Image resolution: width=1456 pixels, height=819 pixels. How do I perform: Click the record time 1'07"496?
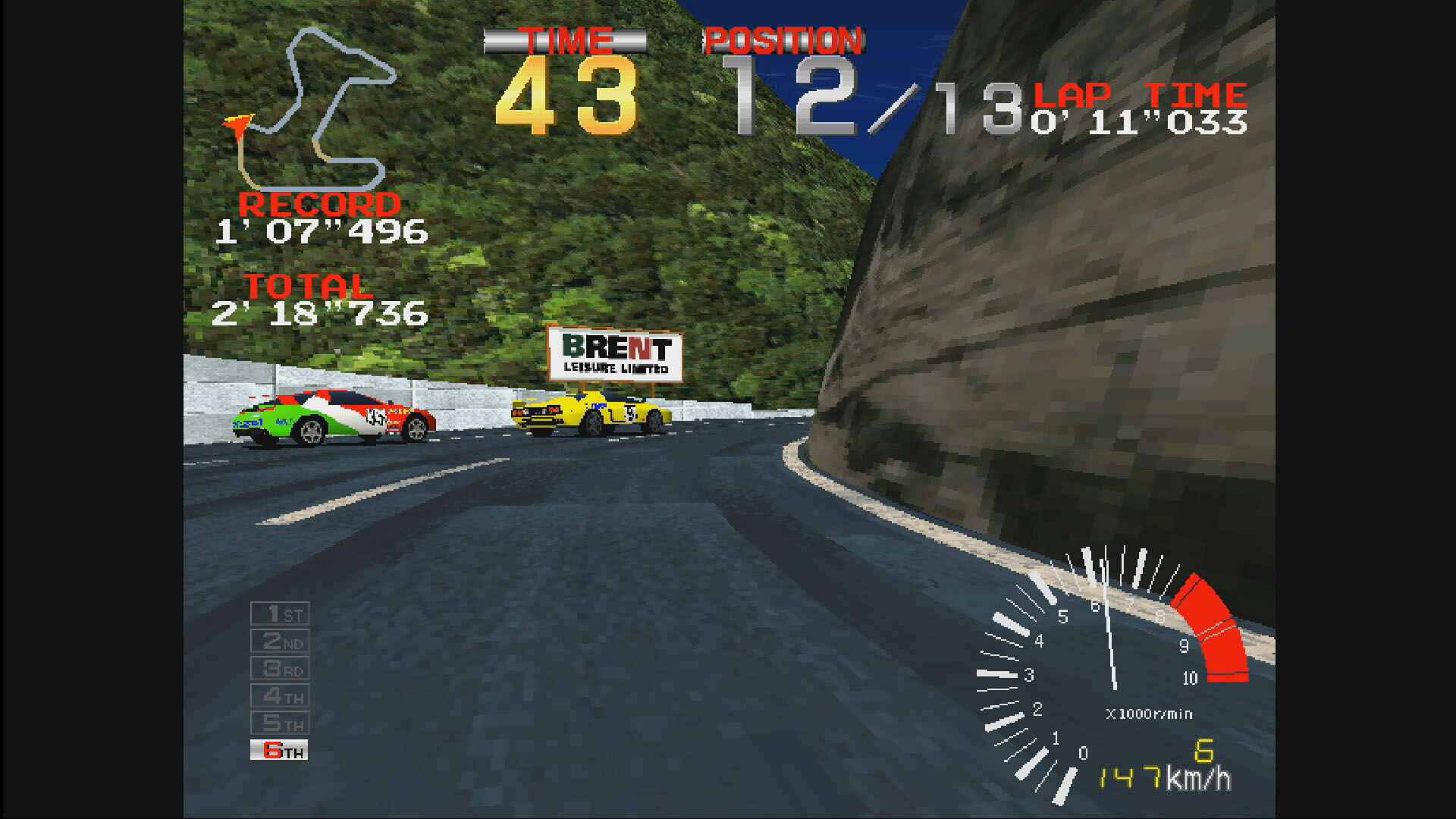(322, 231)
